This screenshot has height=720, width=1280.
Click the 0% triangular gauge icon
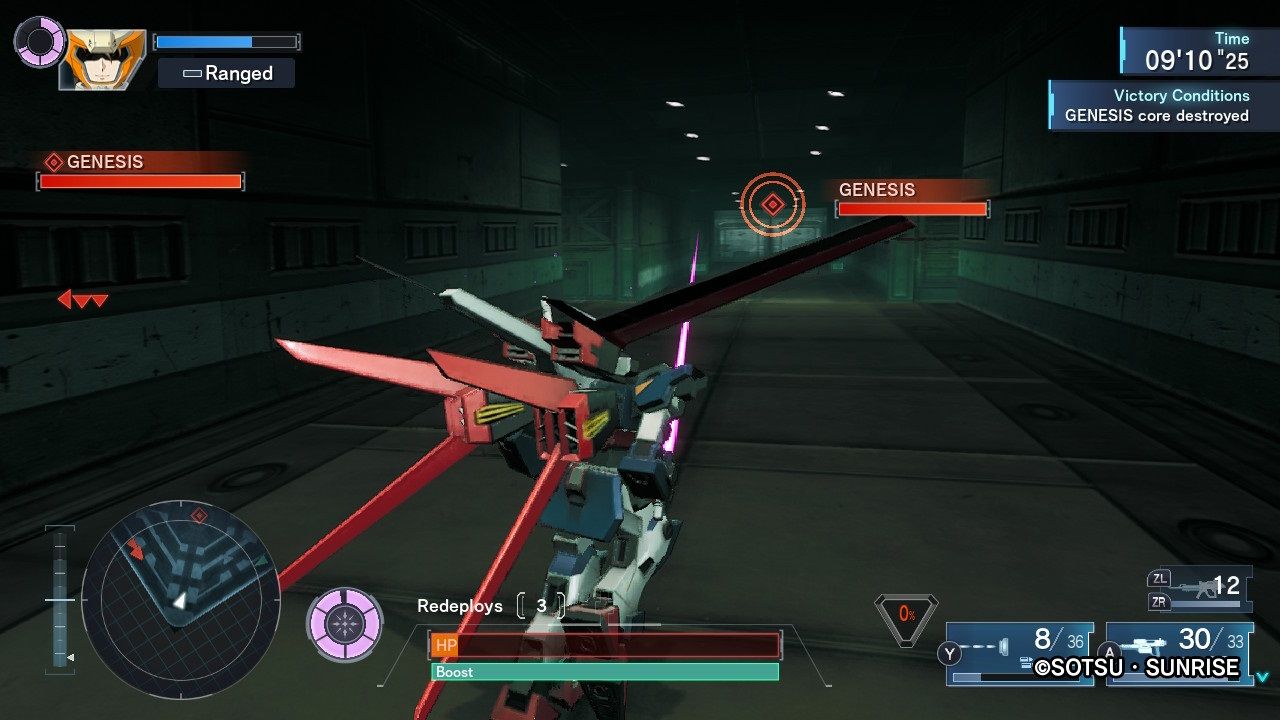[x=906, y=615]
